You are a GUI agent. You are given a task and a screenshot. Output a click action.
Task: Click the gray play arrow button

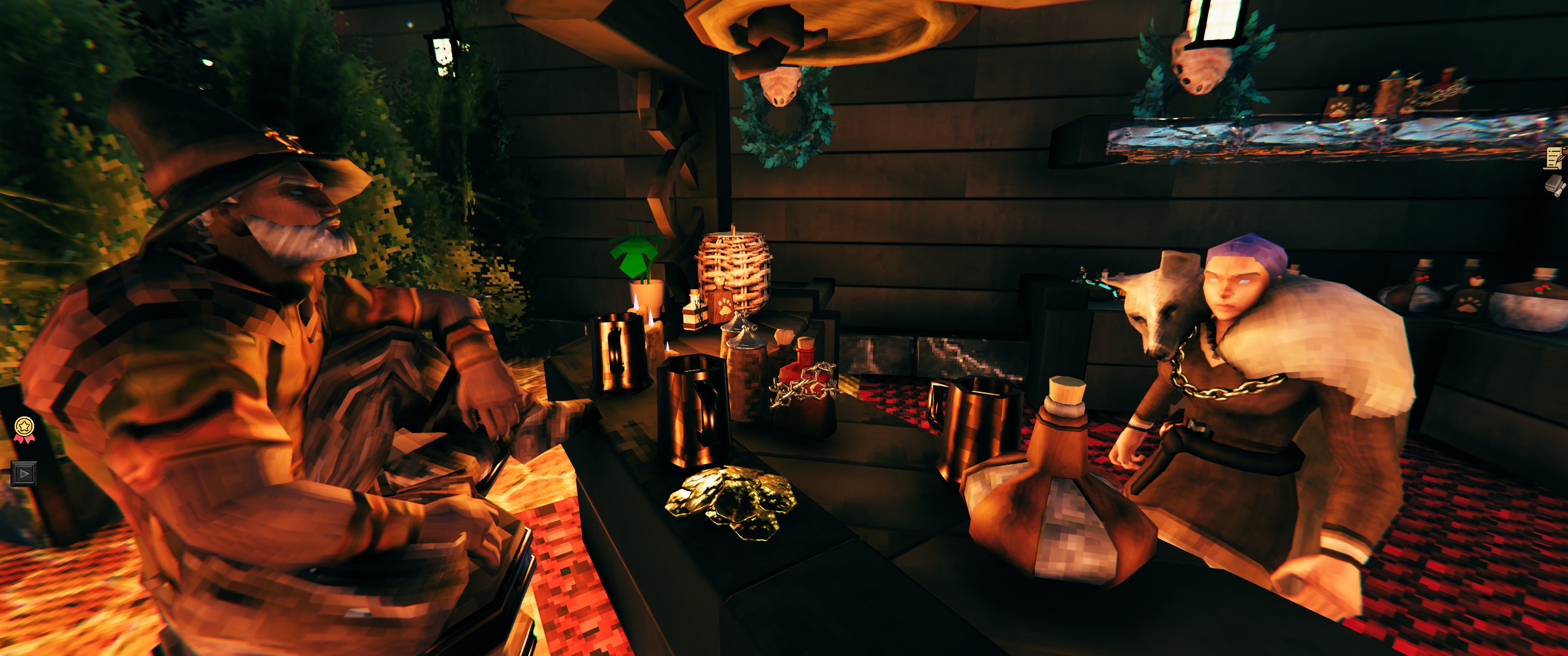(24, 473)
